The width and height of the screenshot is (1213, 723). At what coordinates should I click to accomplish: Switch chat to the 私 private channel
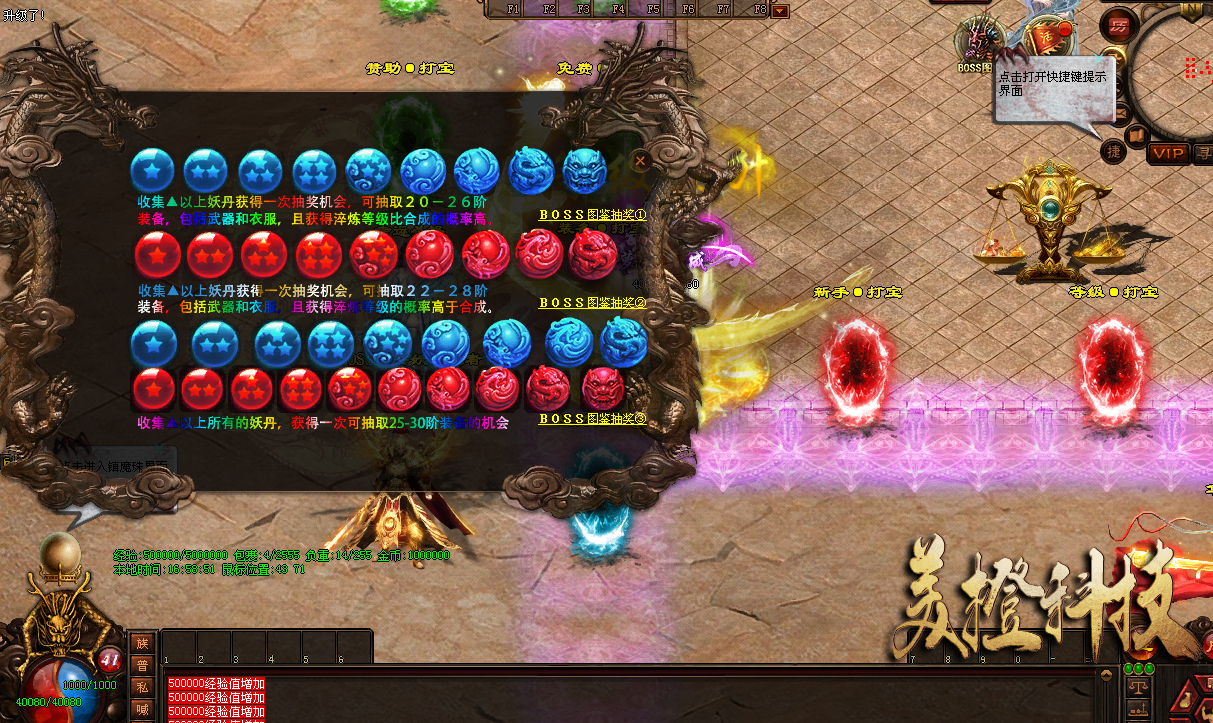point(142,687)
